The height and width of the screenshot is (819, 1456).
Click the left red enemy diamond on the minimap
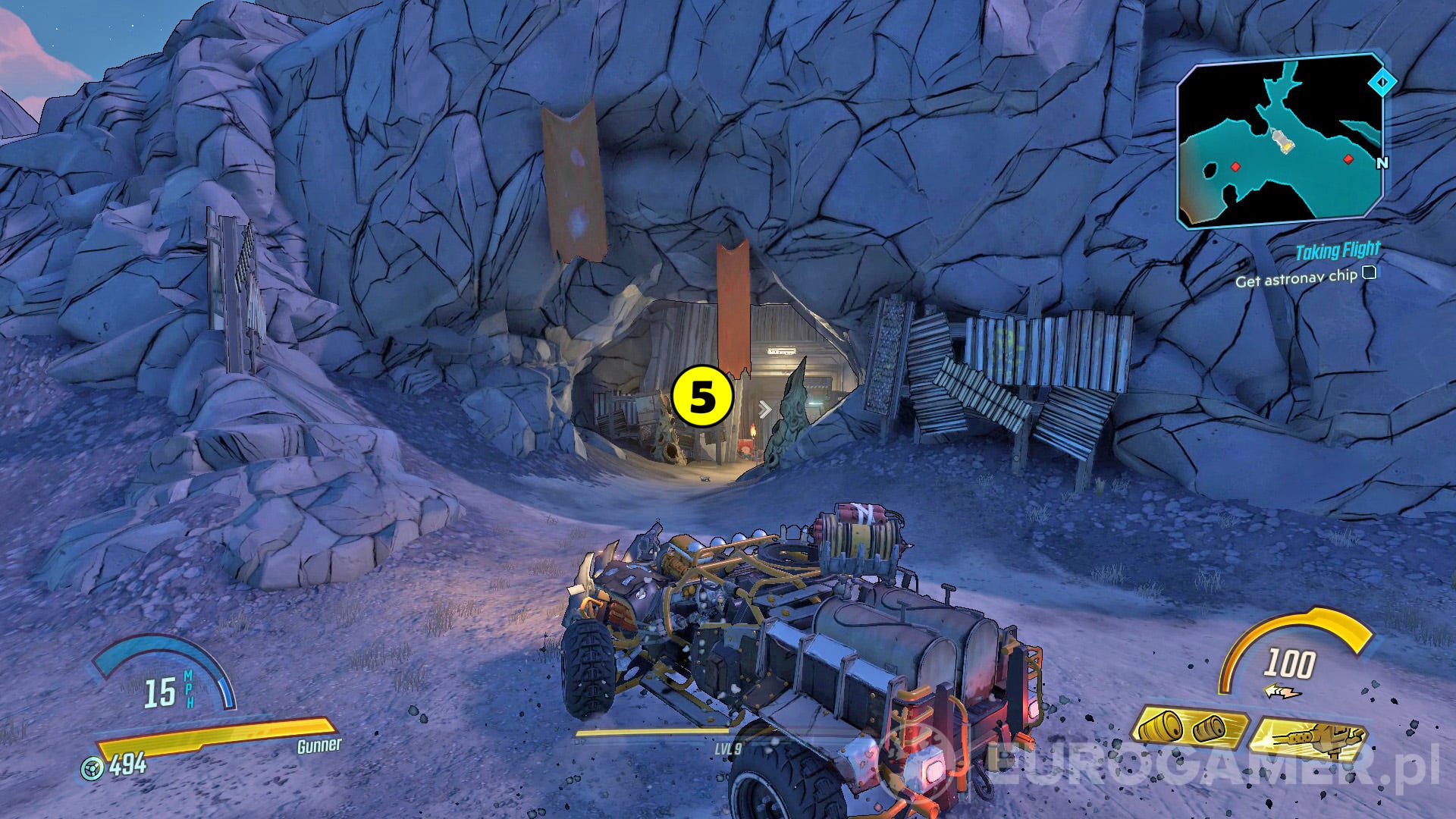(1235, 168)
